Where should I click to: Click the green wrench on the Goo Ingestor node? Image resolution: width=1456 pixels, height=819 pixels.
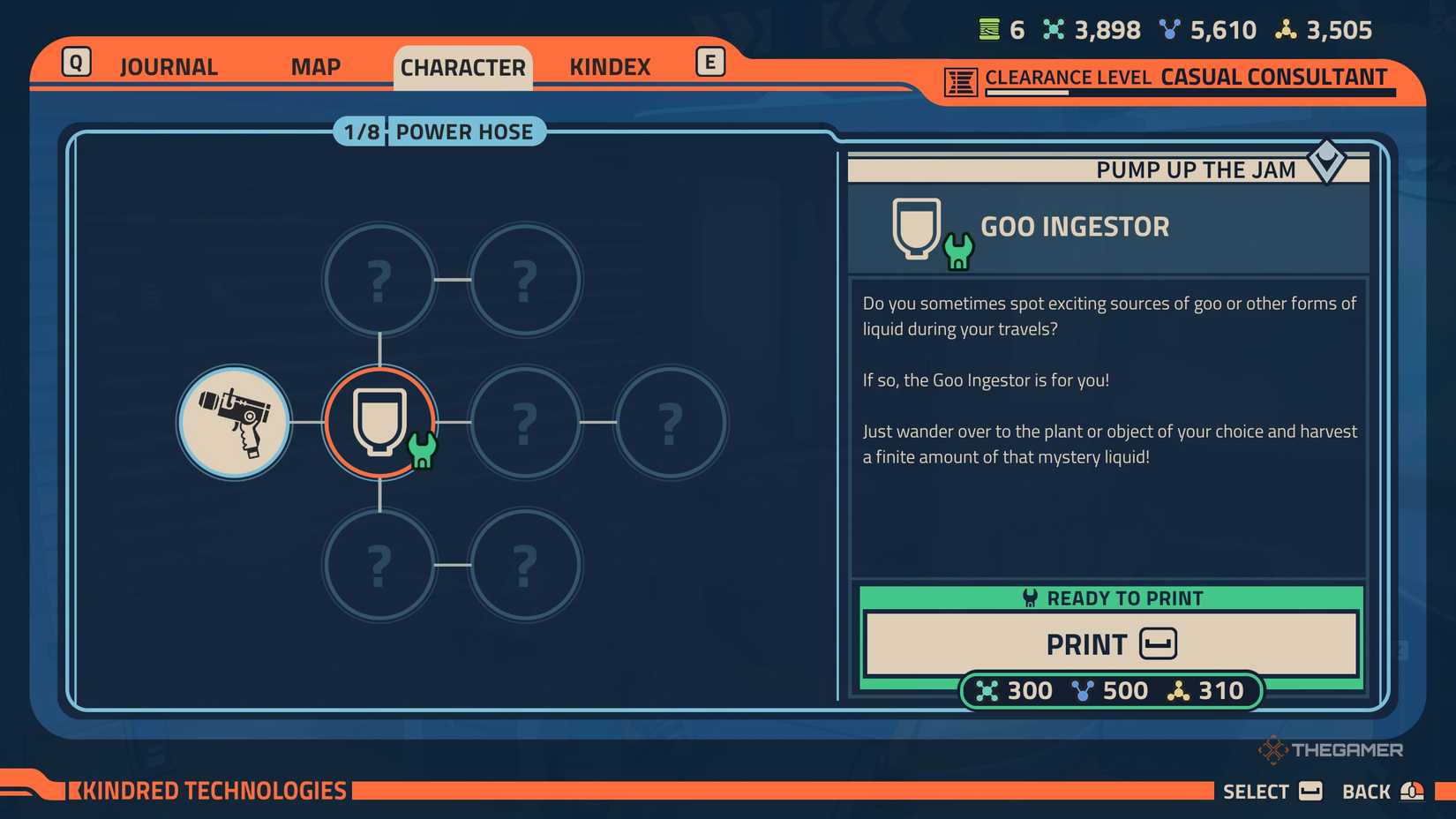[x=422, y=452]
